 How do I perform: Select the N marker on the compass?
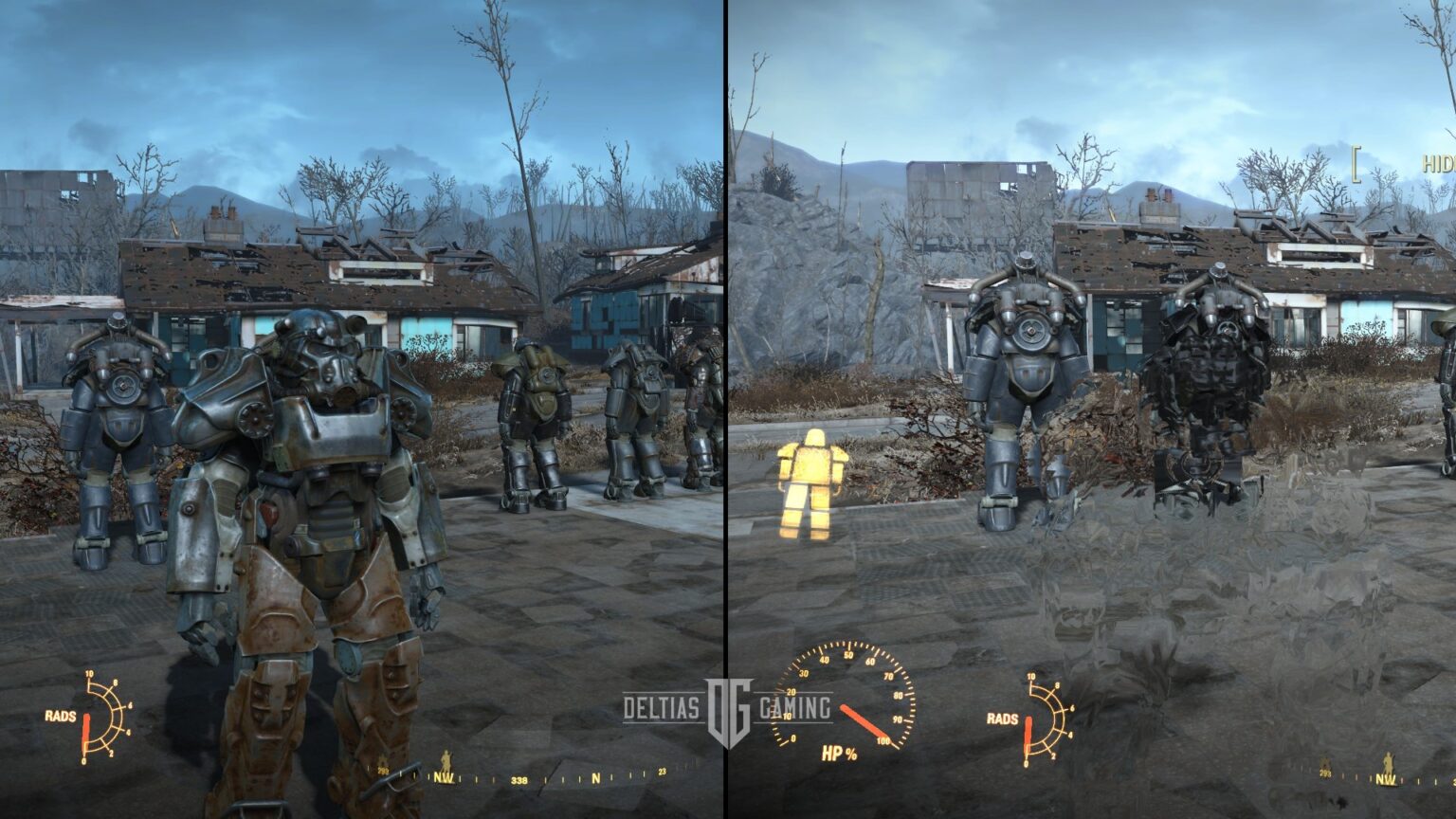tap(596, 778)
